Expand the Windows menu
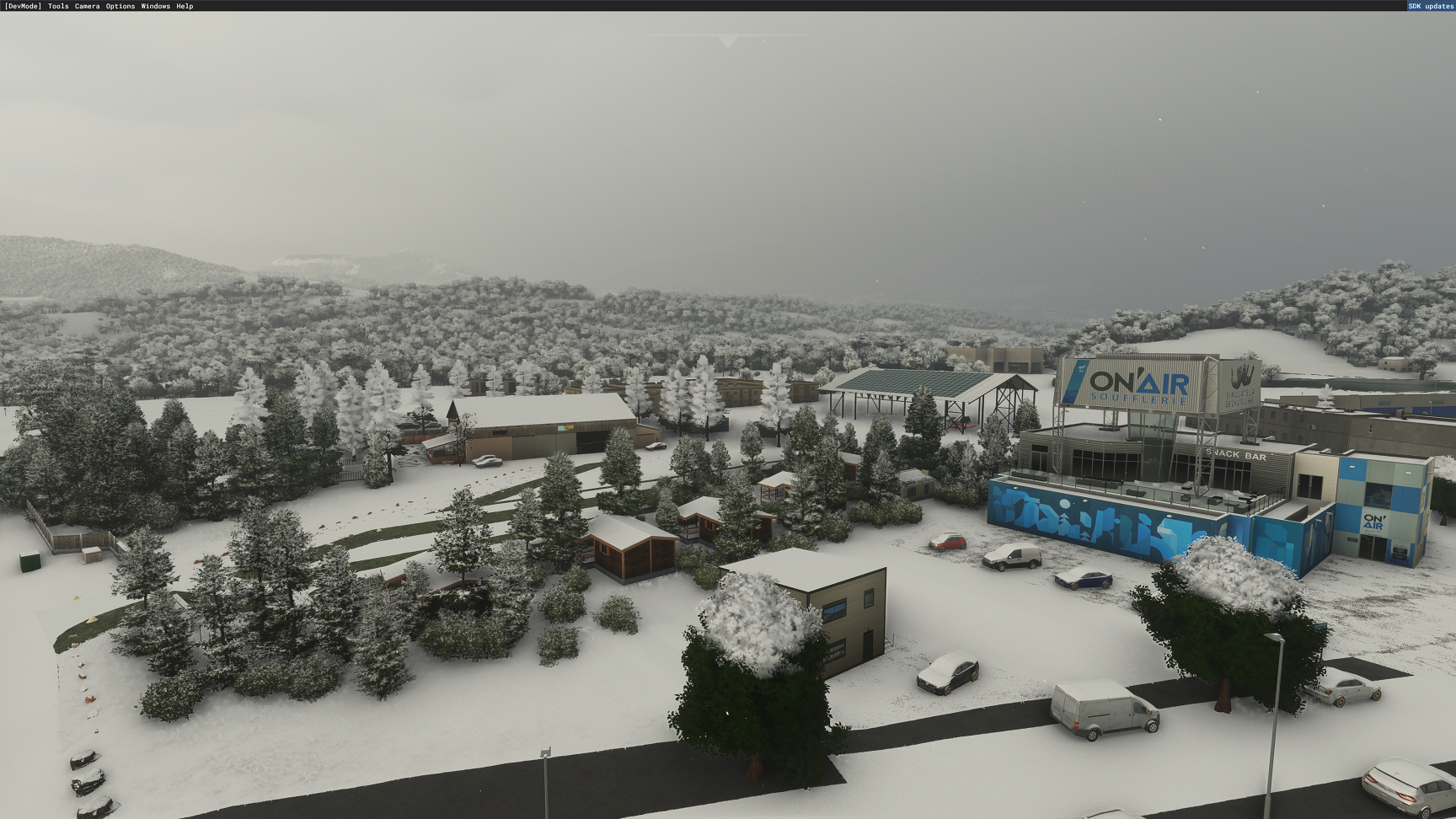The image size is (1456, 819). (x=155, y=6)
